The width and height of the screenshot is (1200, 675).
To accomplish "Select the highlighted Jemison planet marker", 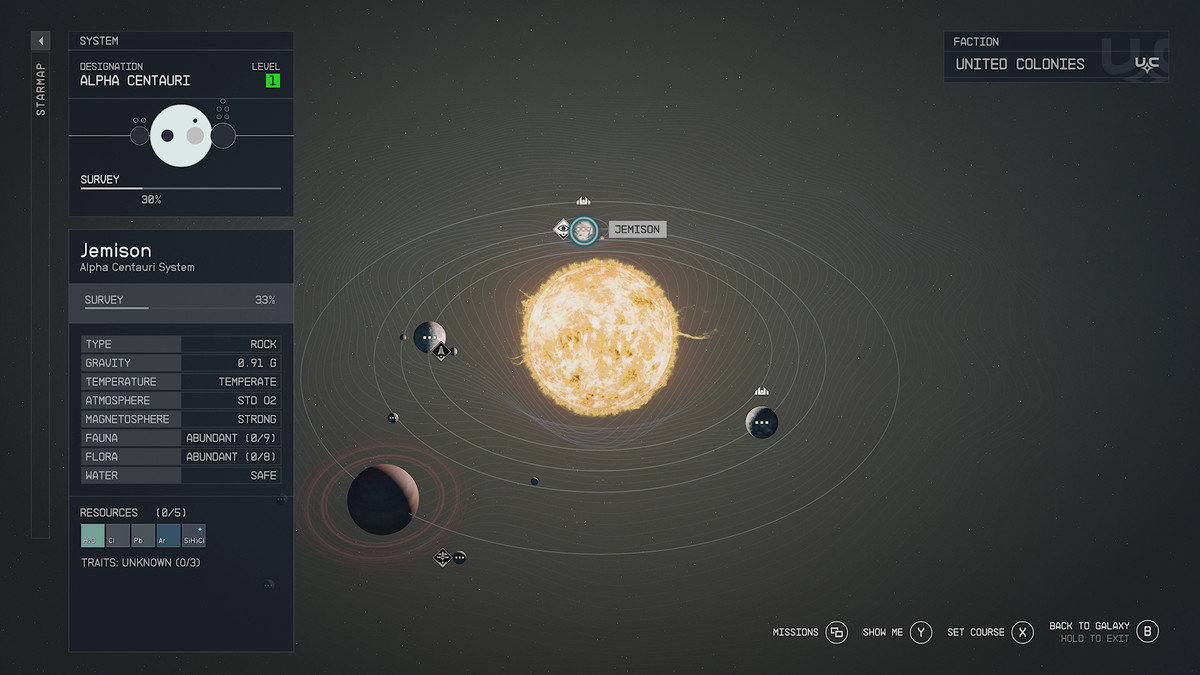I will [584, 230].
